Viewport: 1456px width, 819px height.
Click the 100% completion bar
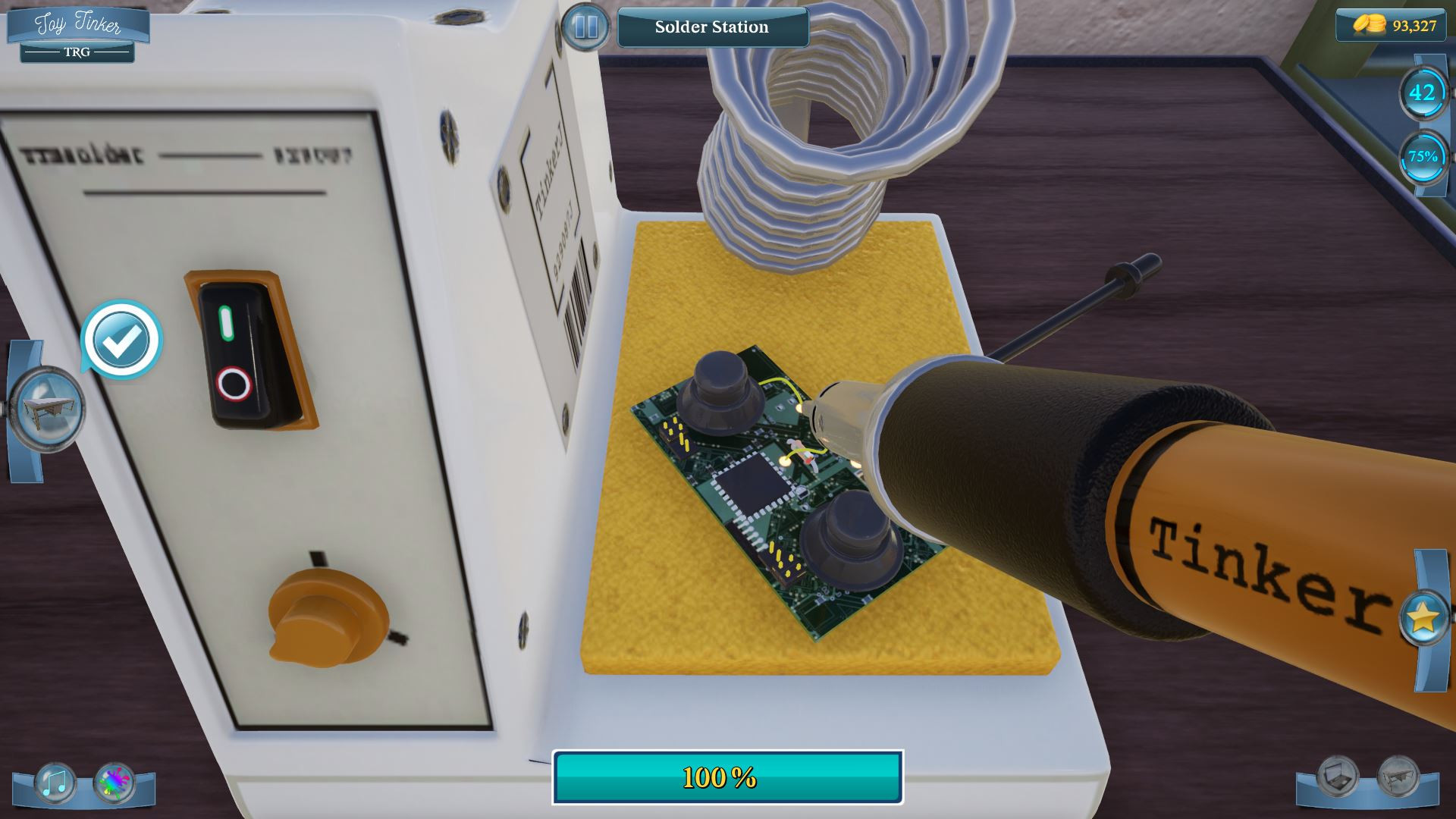tap(728, 777)
